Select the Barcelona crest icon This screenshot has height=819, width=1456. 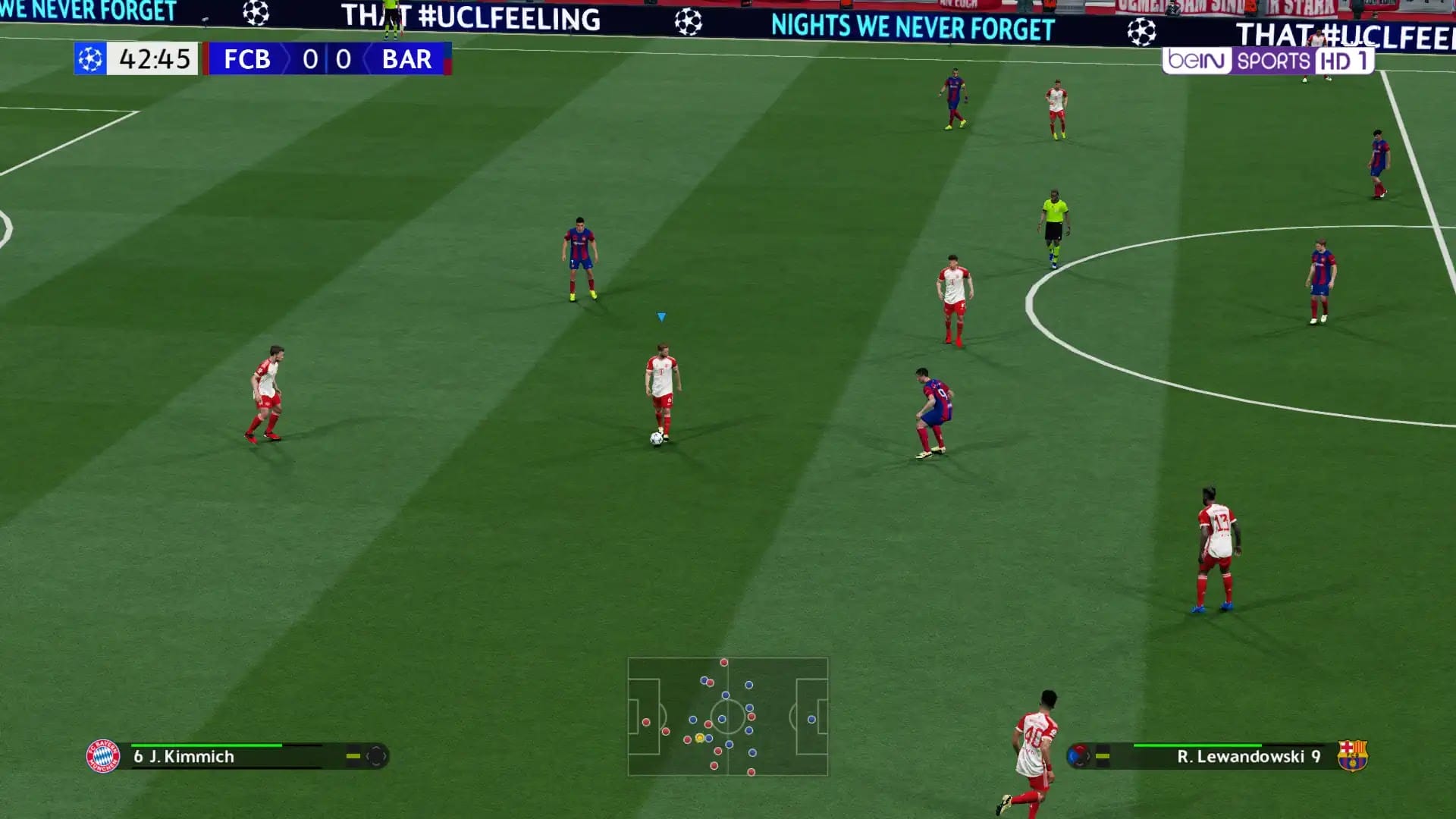point(1352,755)
